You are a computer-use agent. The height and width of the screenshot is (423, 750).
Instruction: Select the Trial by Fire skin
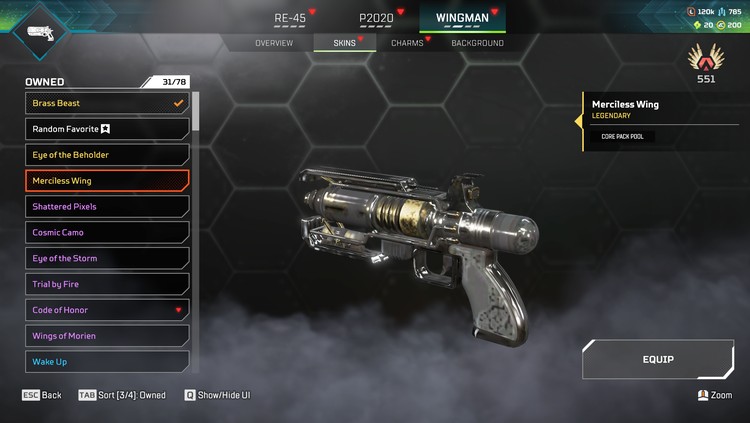pos(107,284)
